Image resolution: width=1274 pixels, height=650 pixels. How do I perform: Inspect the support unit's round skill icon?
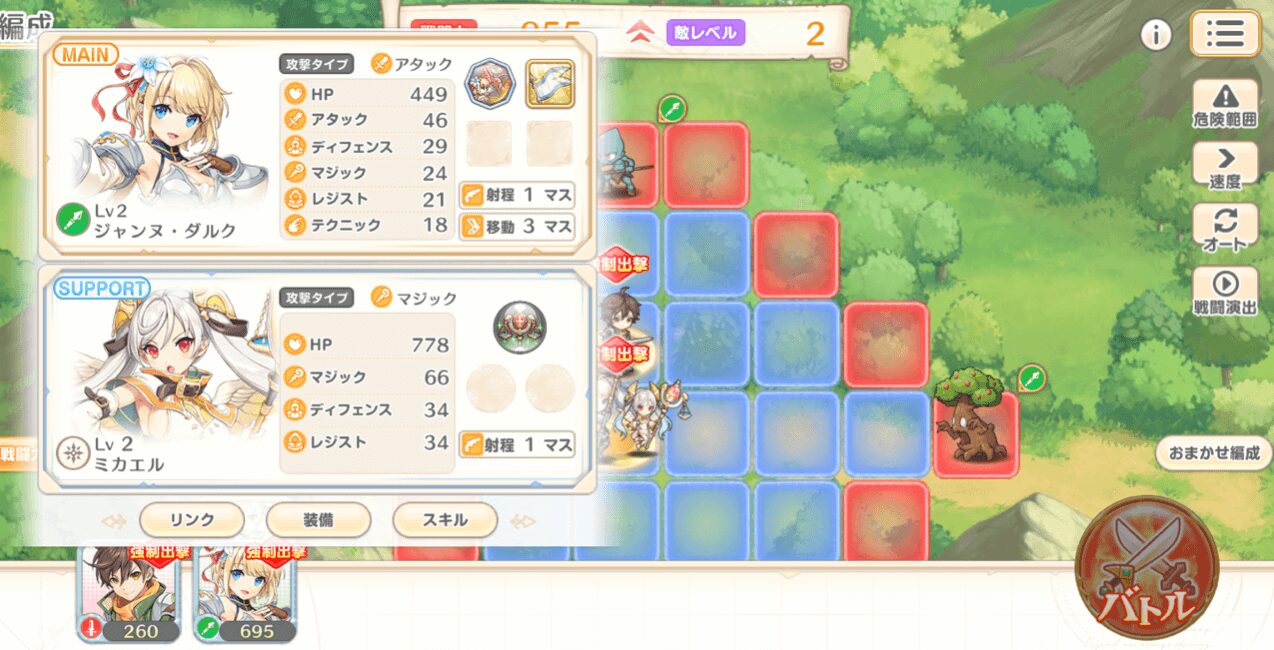(519, 326)
